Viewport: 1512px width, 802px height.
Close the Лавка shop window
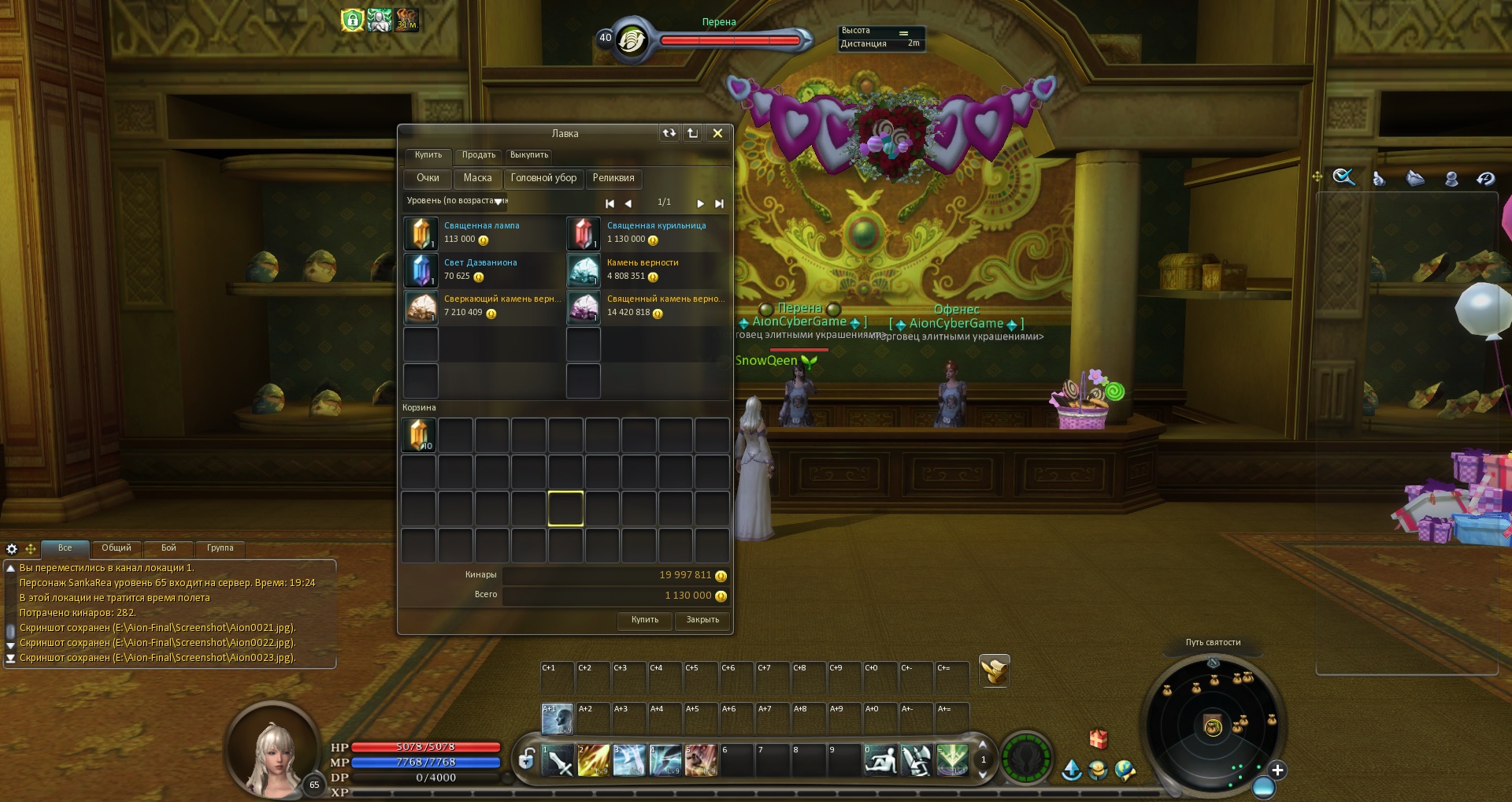click(717, 133)
